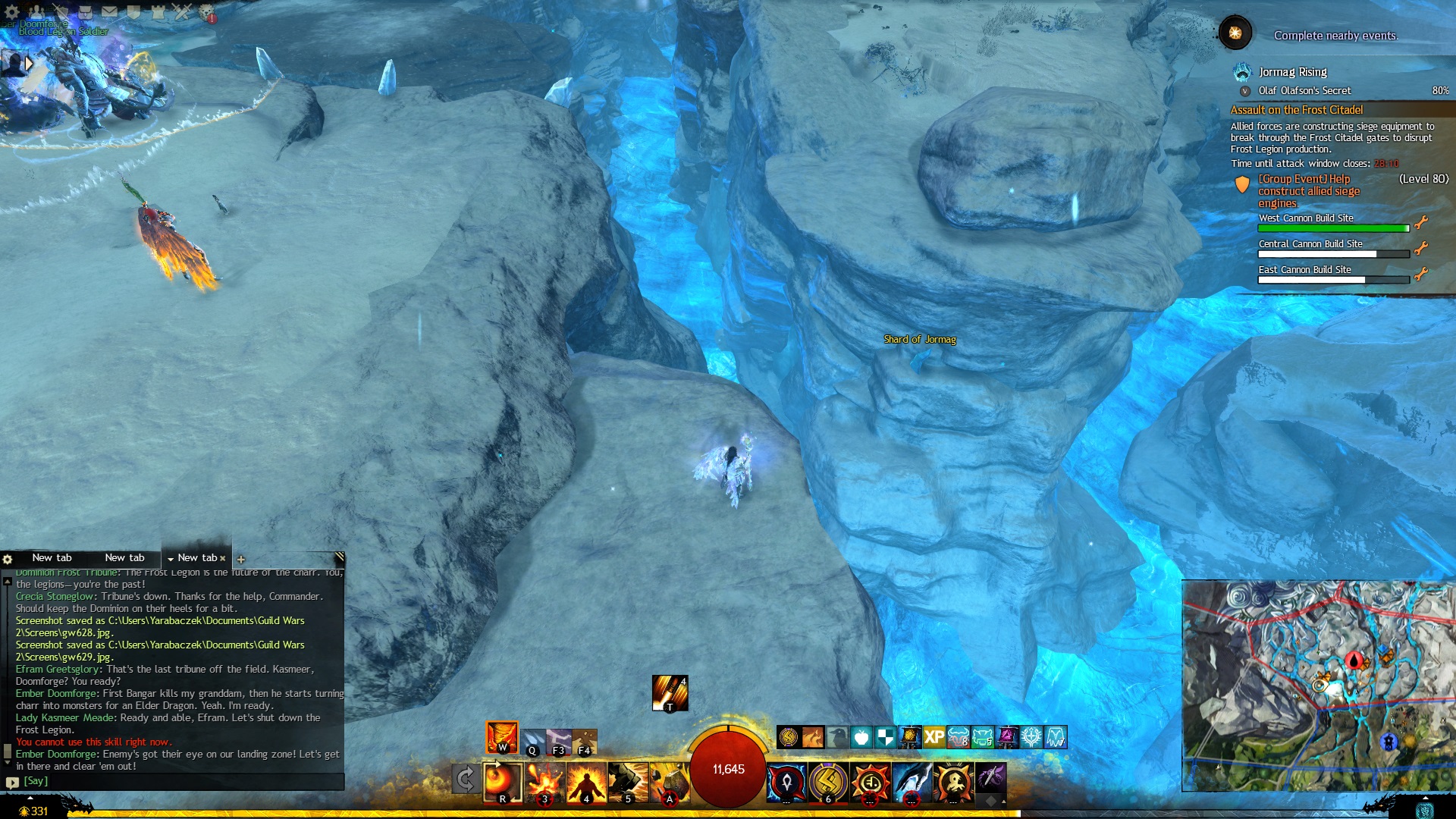This screenshot has width=1456, height=819.
Task: Open the World vs World castle icon
Action: 158,11
